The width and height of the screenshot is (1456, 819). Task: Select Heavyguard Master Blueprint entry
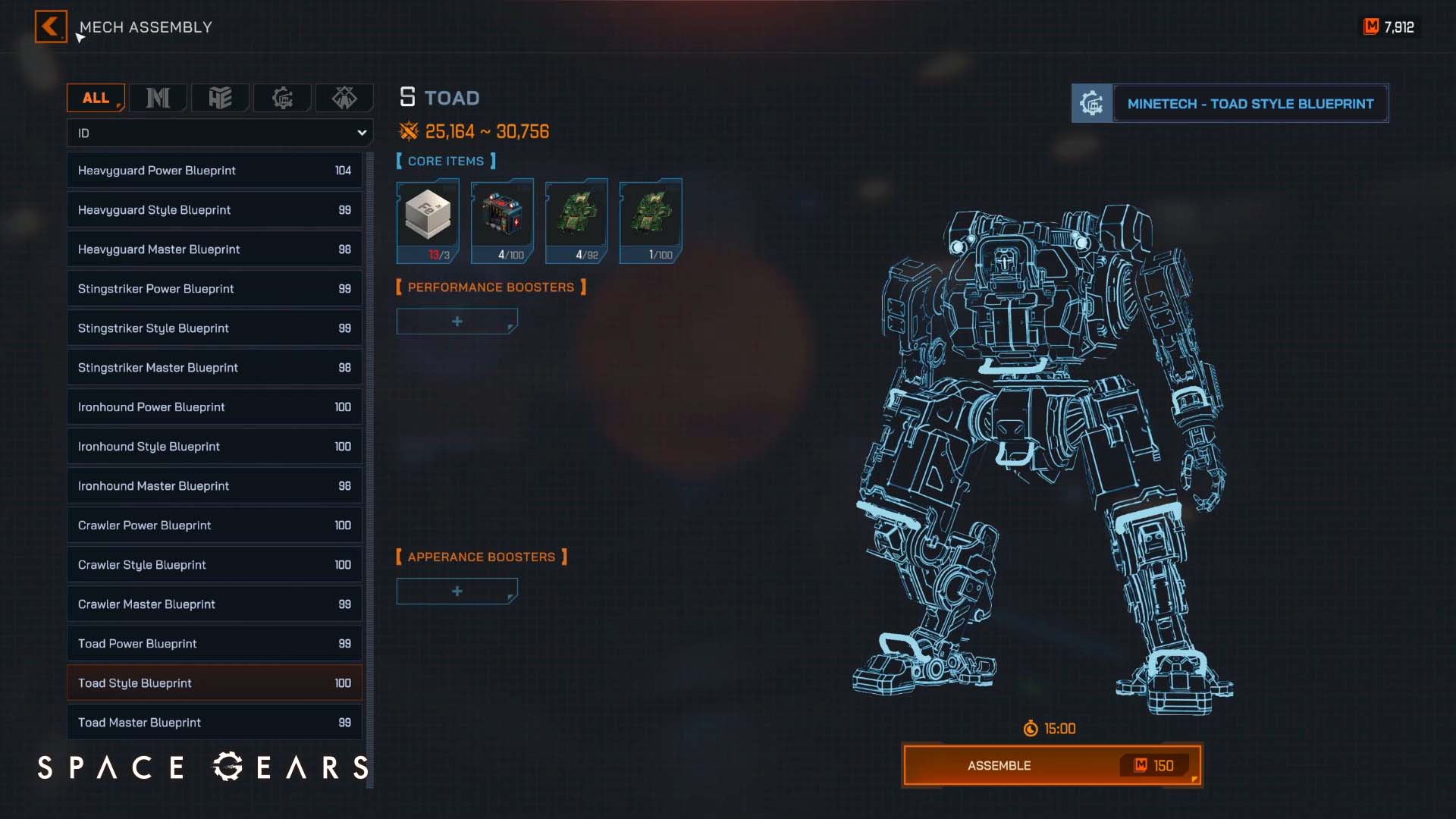coord(214,249)
